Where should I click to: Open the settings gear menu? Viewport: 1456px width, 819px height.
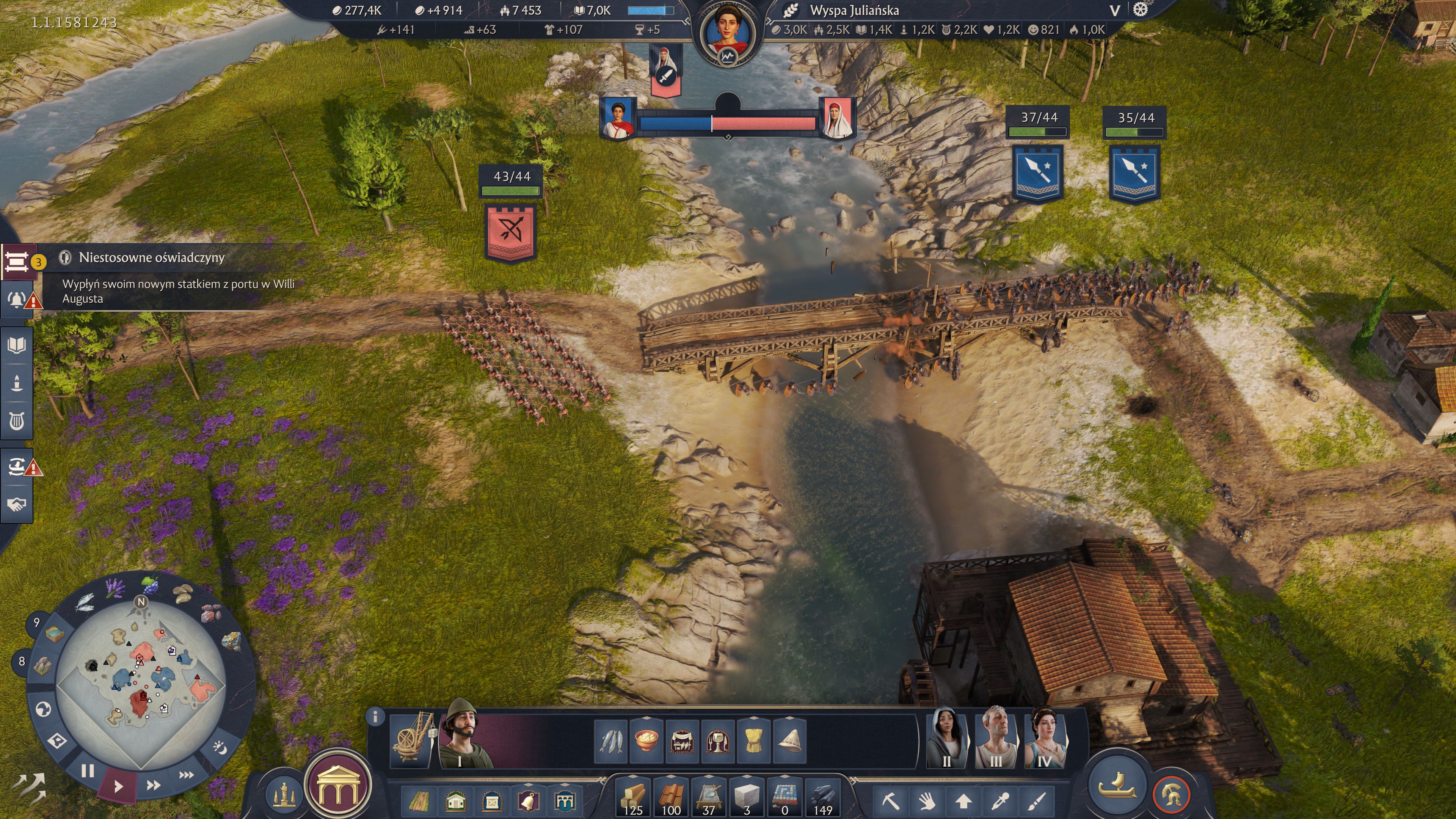click(x=1140, y=9)
